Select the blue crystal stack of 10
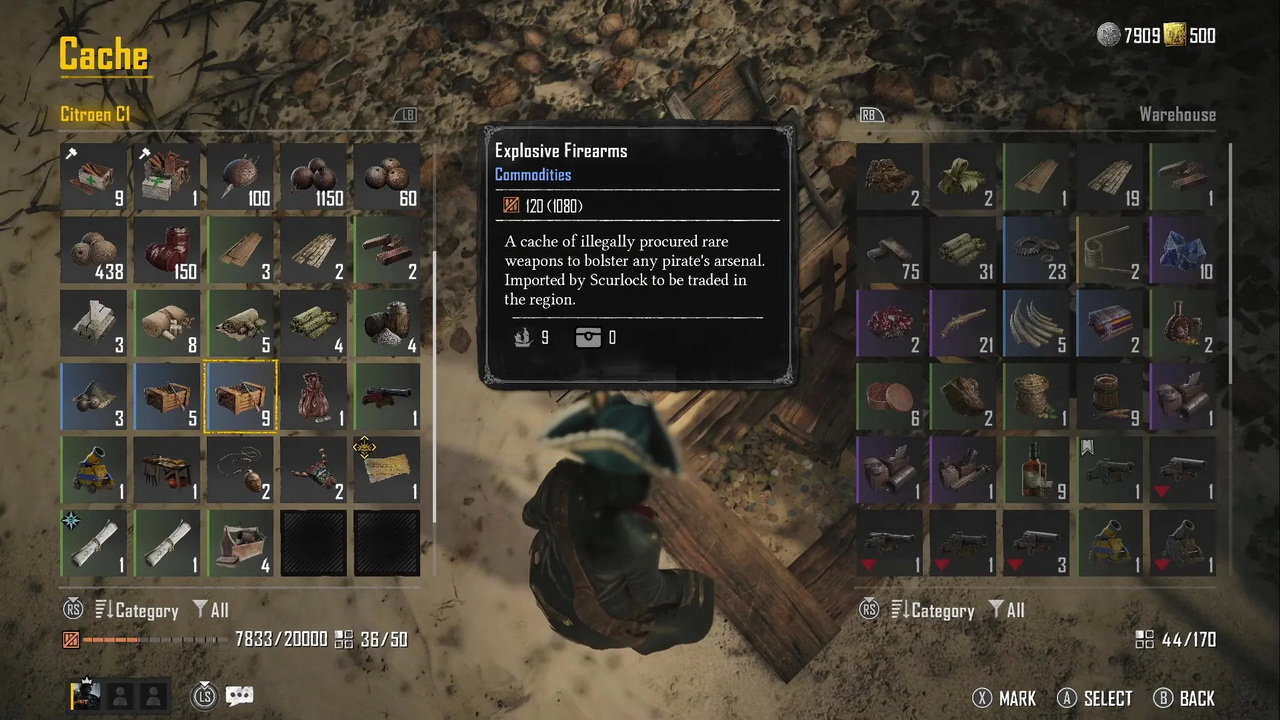 coord(1183,250)
